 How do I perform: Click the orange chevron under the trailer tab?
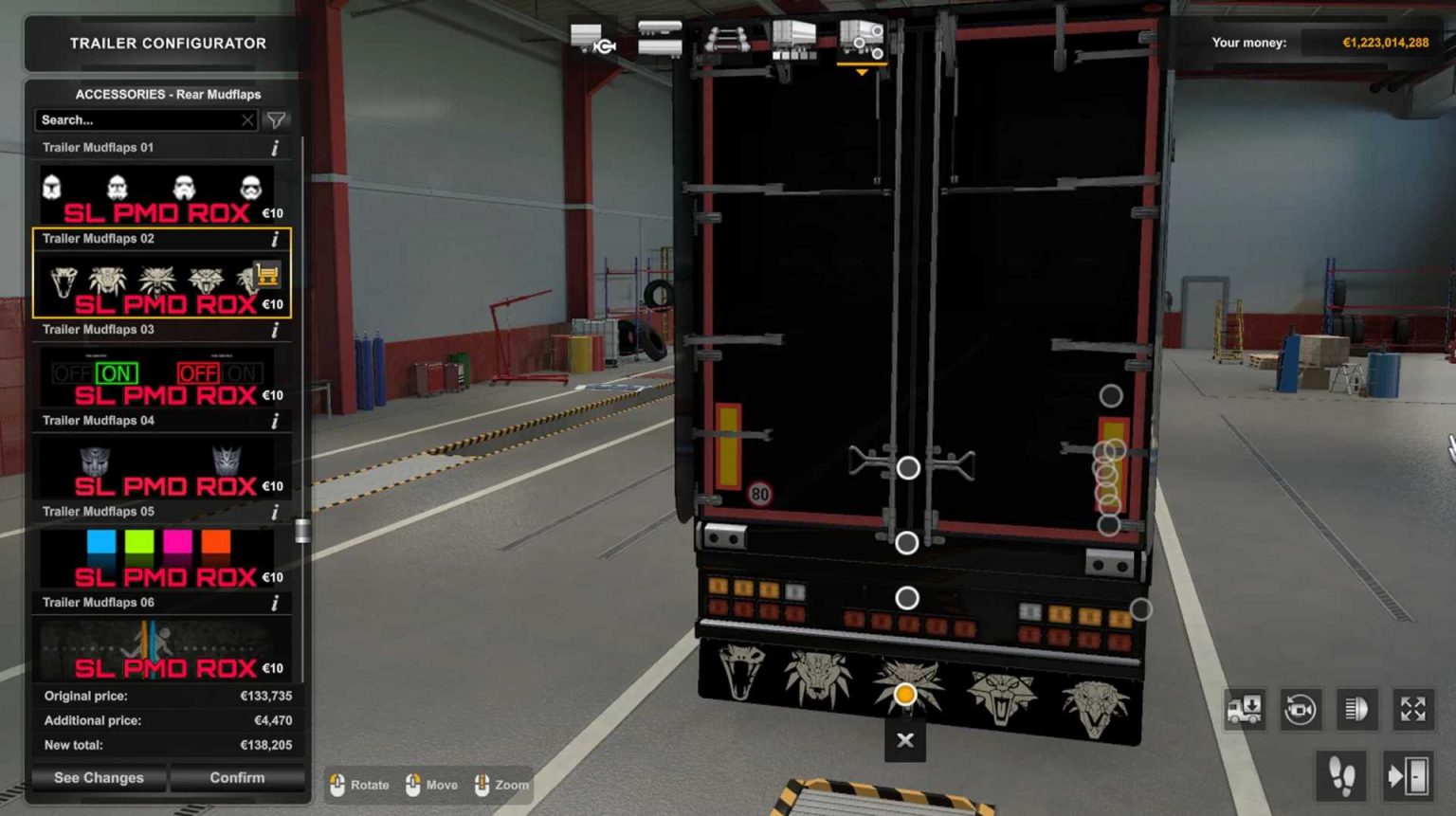pos(862,71)
